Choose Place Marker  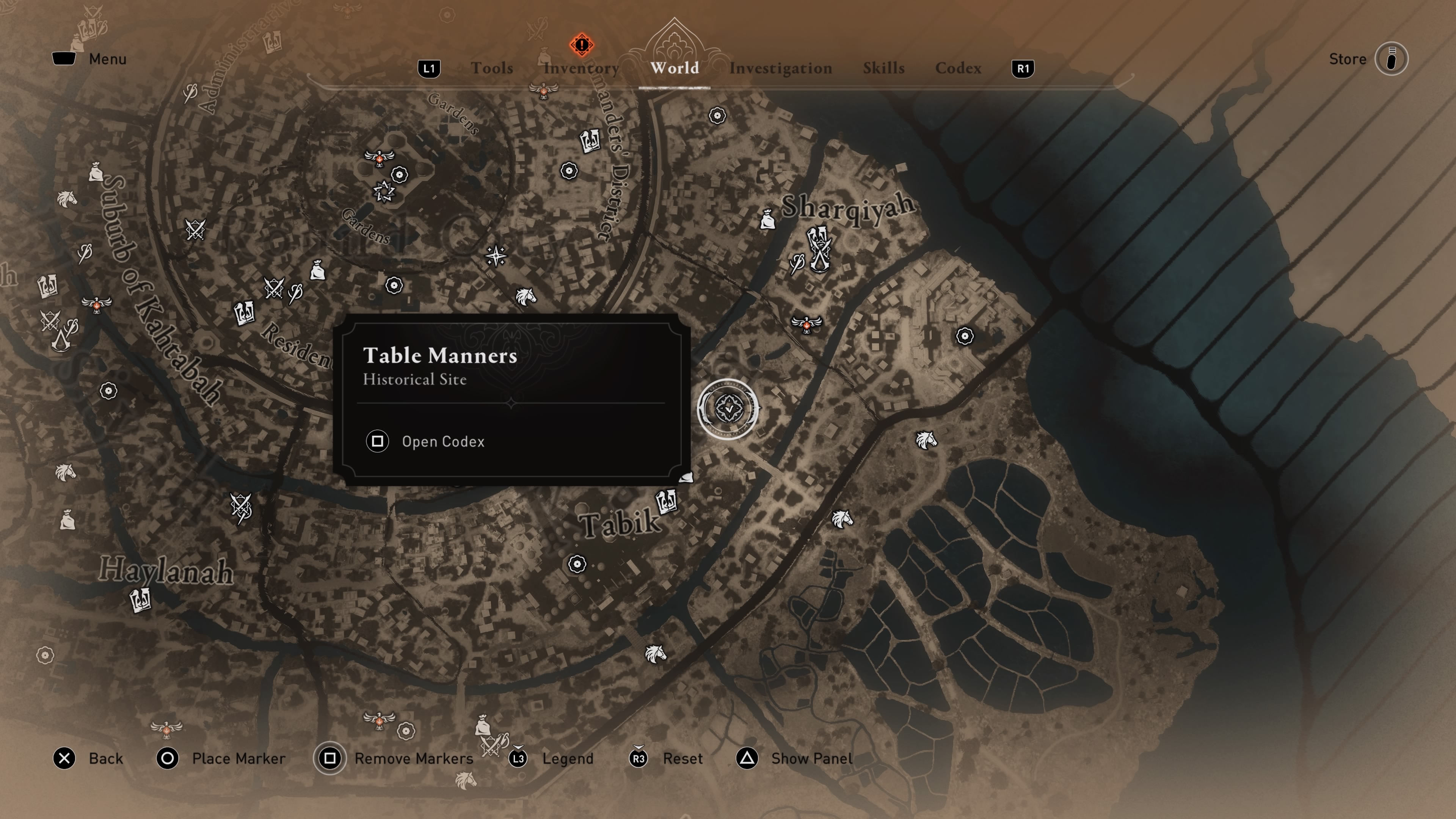point(221,758)
